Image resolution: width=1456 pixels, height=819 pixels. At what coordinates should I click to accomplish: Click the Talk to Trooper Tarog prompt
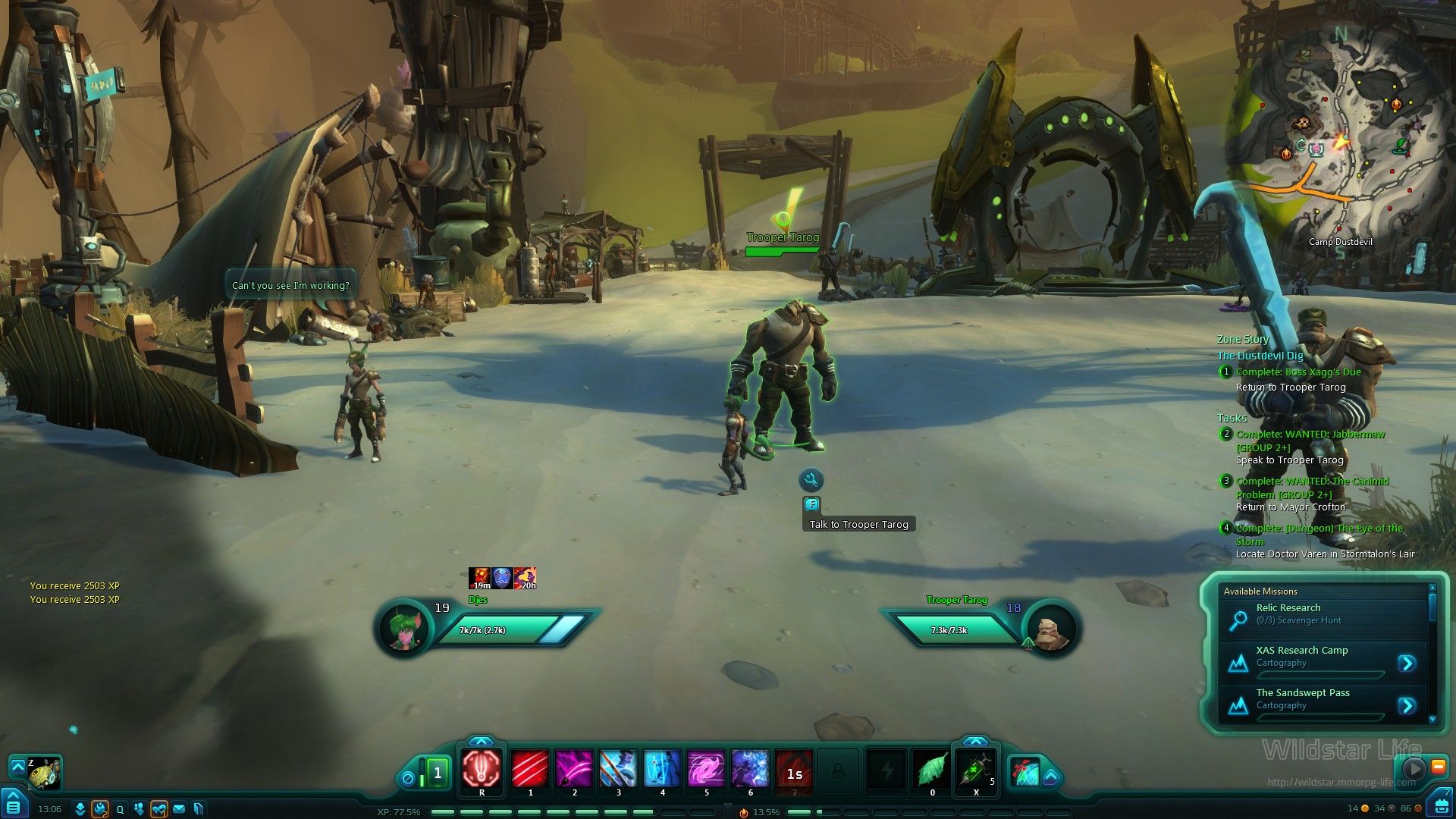coord(858,524)
